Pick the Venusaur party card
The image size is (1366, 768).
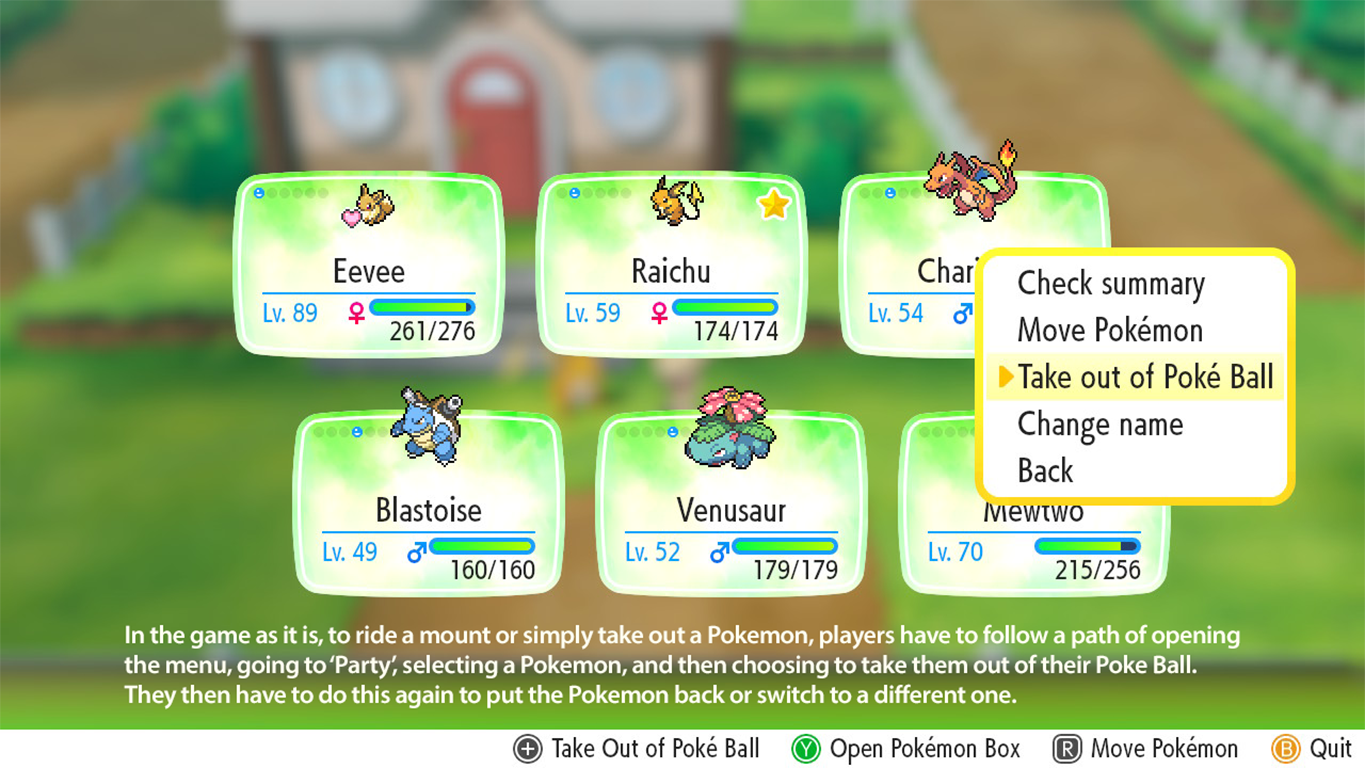point(731,505)
